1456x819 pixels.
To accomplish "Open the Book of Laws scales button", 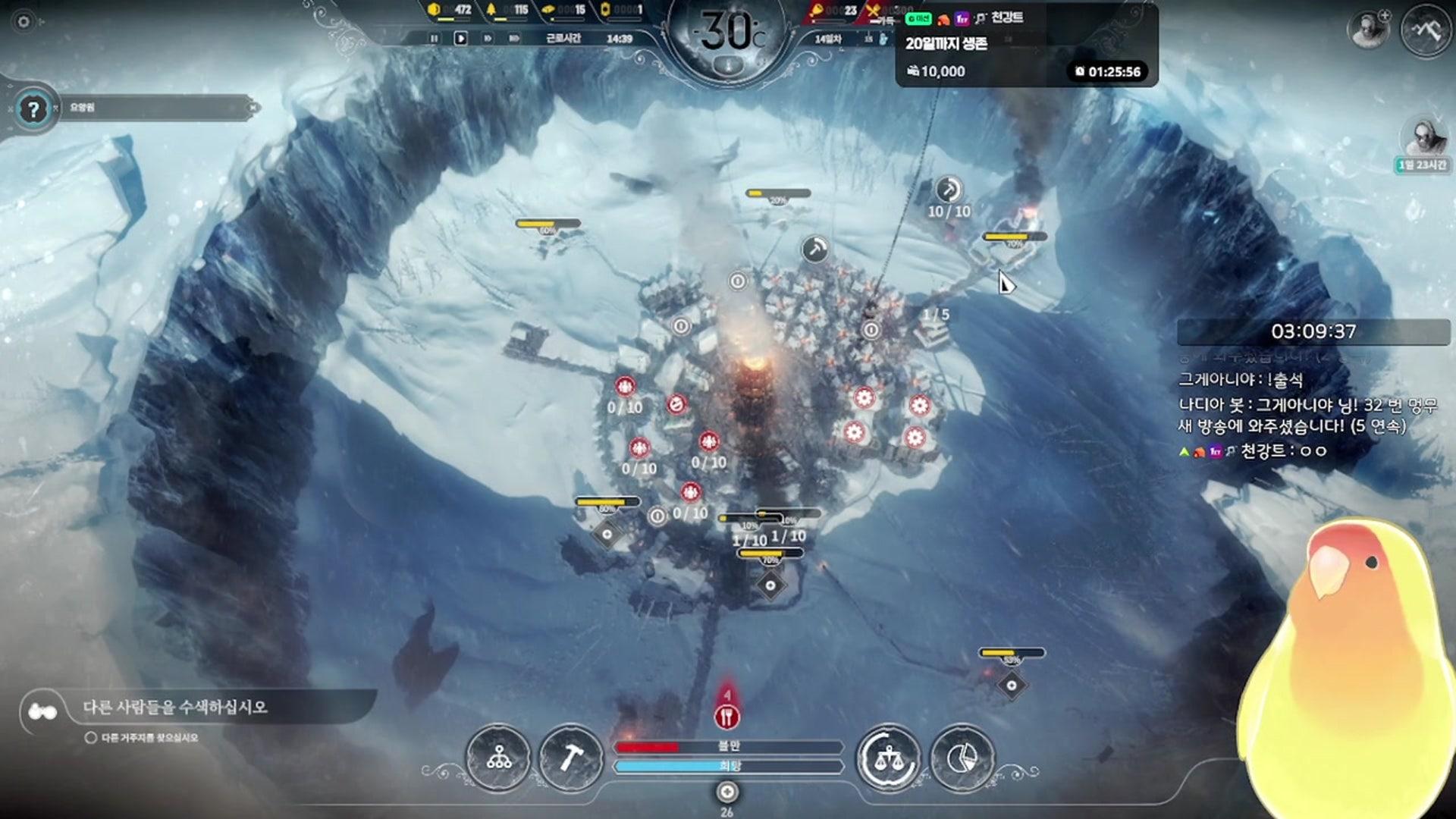I will coord(888,757).
